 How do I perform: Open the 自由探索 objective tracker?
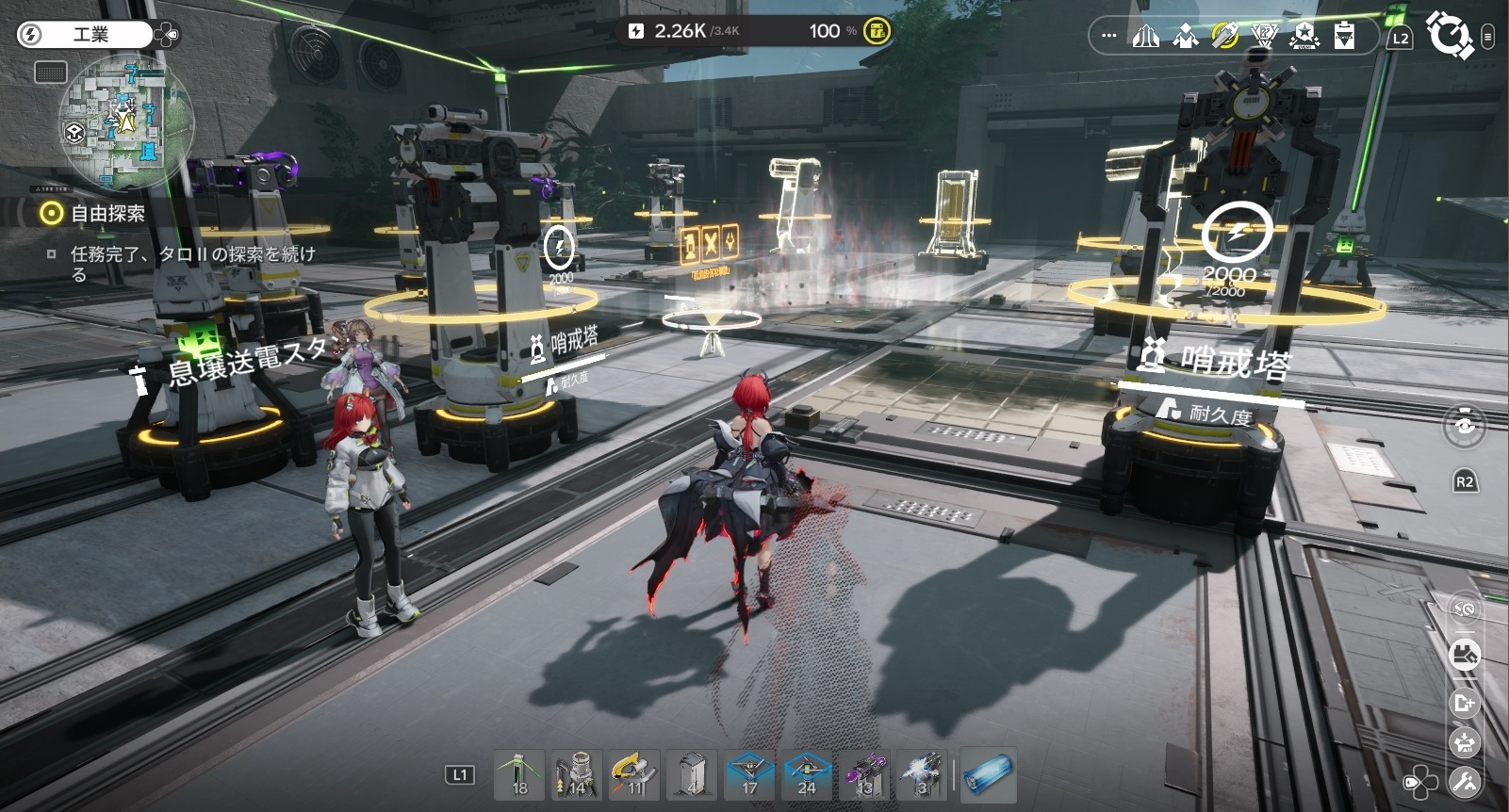click(x=107, y=214)
